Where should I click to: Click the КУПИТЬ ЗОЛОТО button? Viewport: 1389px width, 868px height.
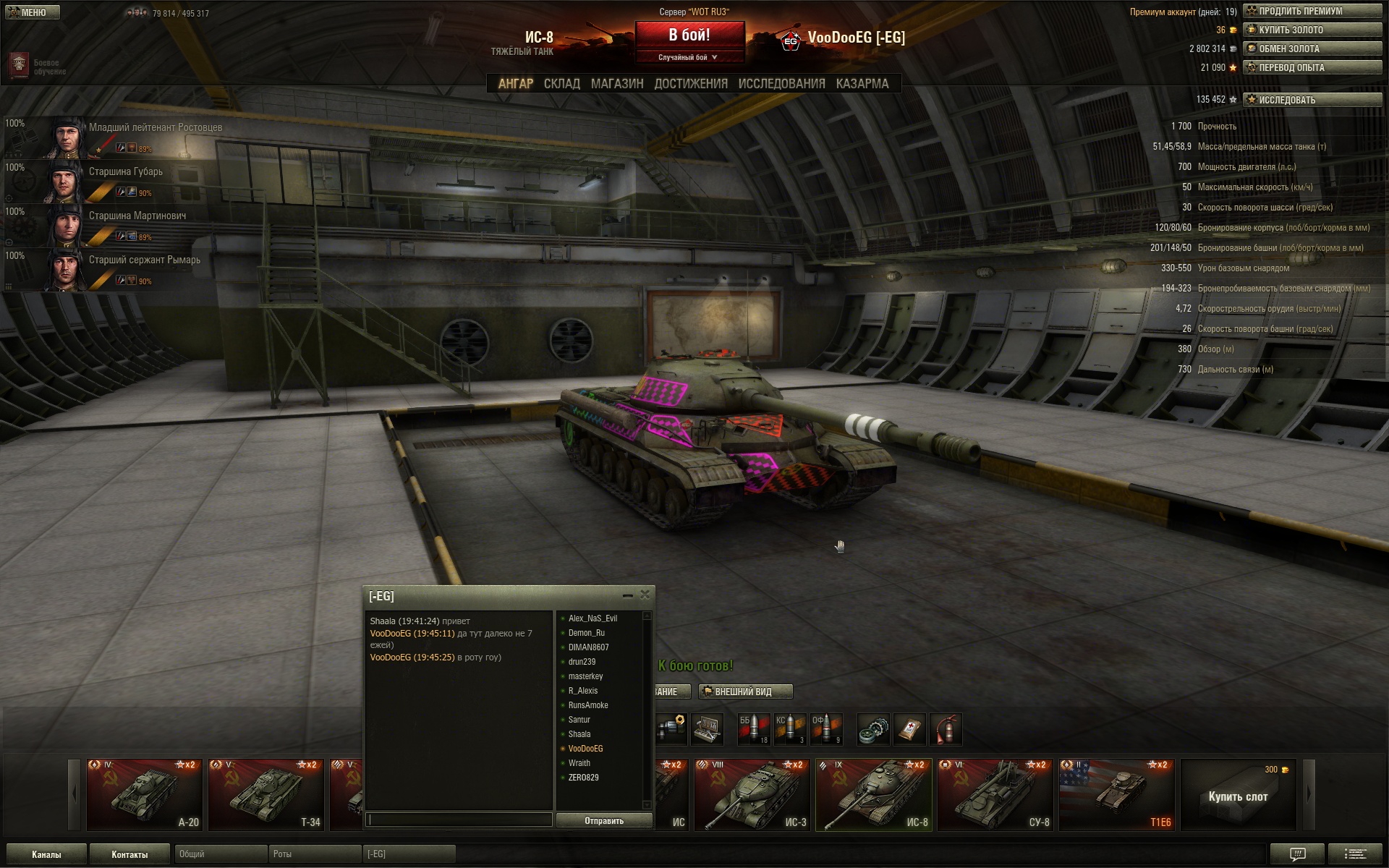tap(1312, 30)
